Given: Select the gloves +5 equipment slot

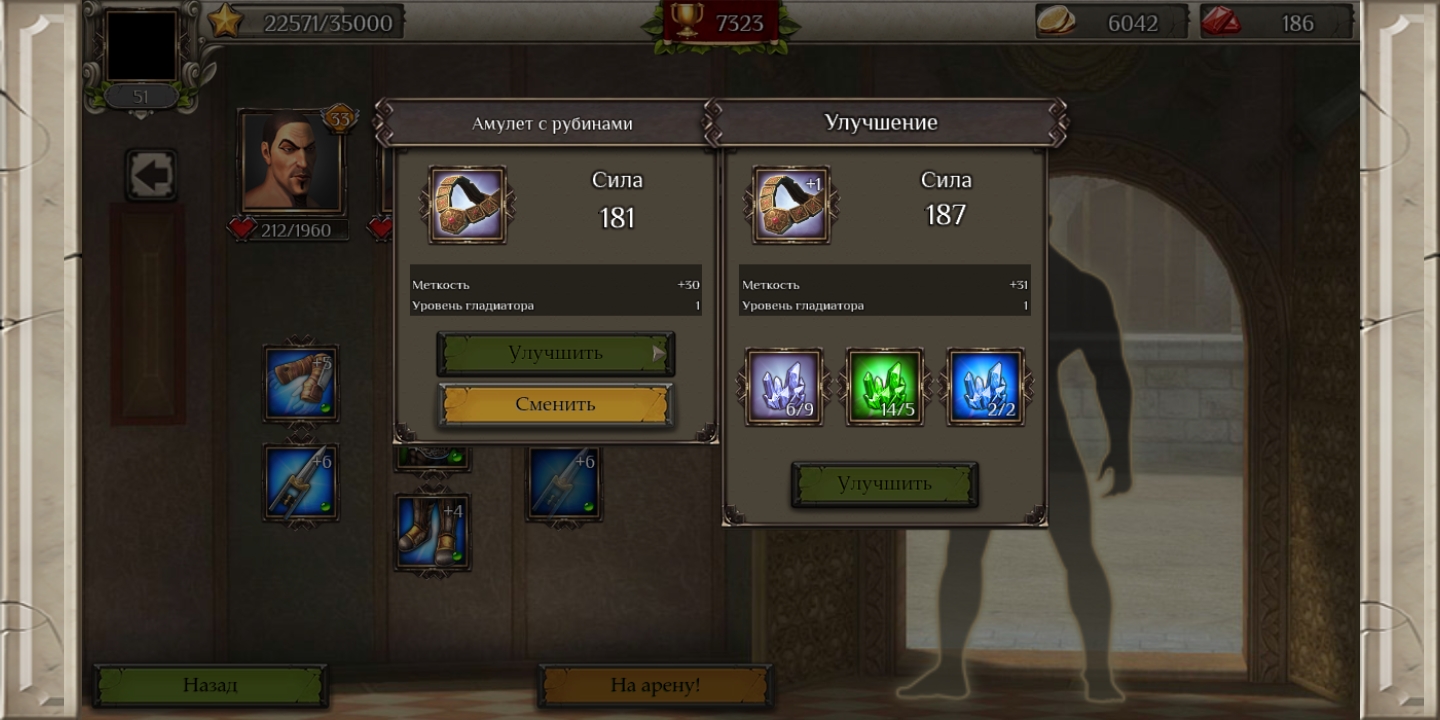Looking at the screenshot, I should [300, 383].
